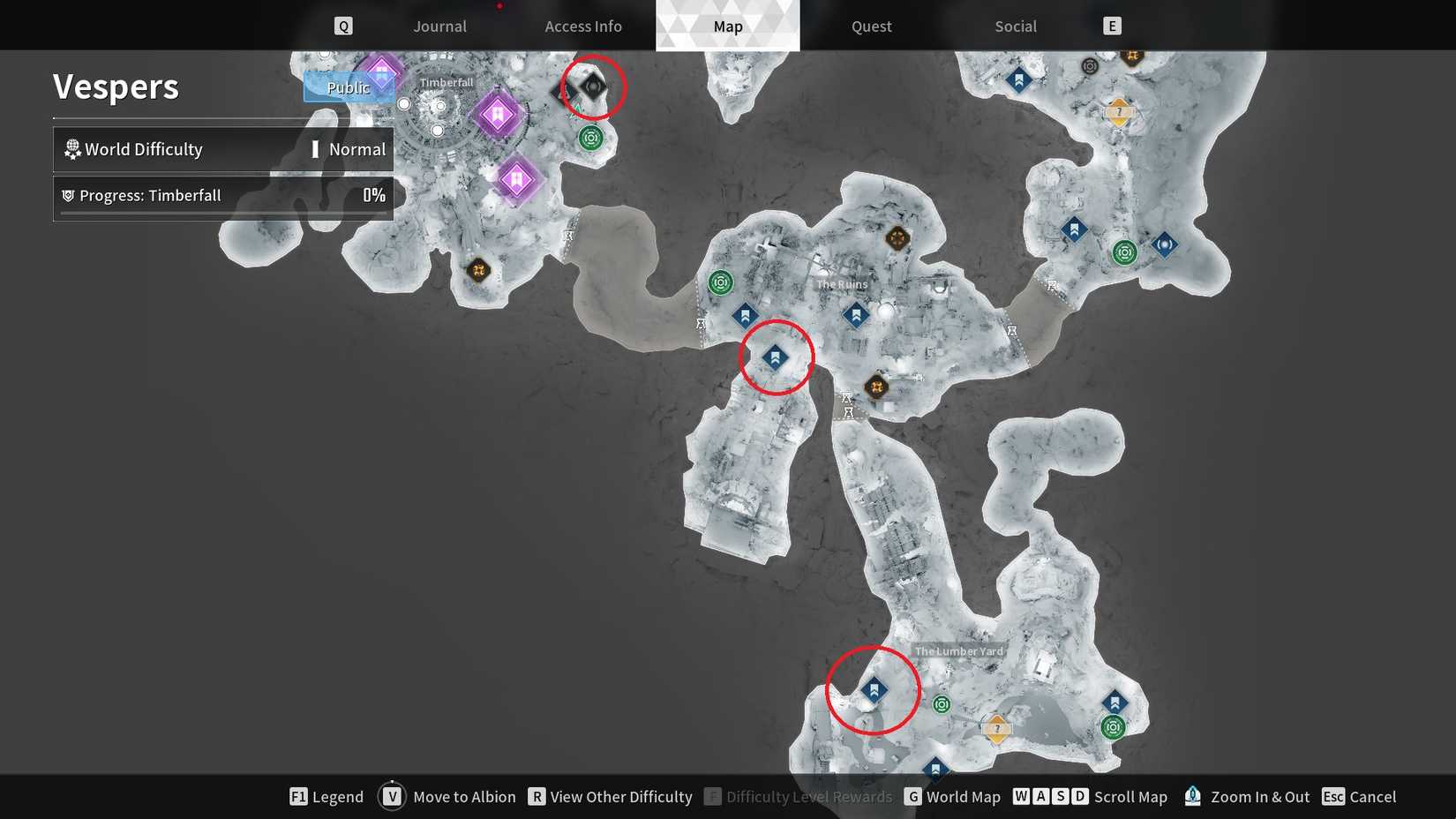Click the orange question mark marker in The Lumber Yard
This screenshot has width=1456, height=819.
click(997, 729)
